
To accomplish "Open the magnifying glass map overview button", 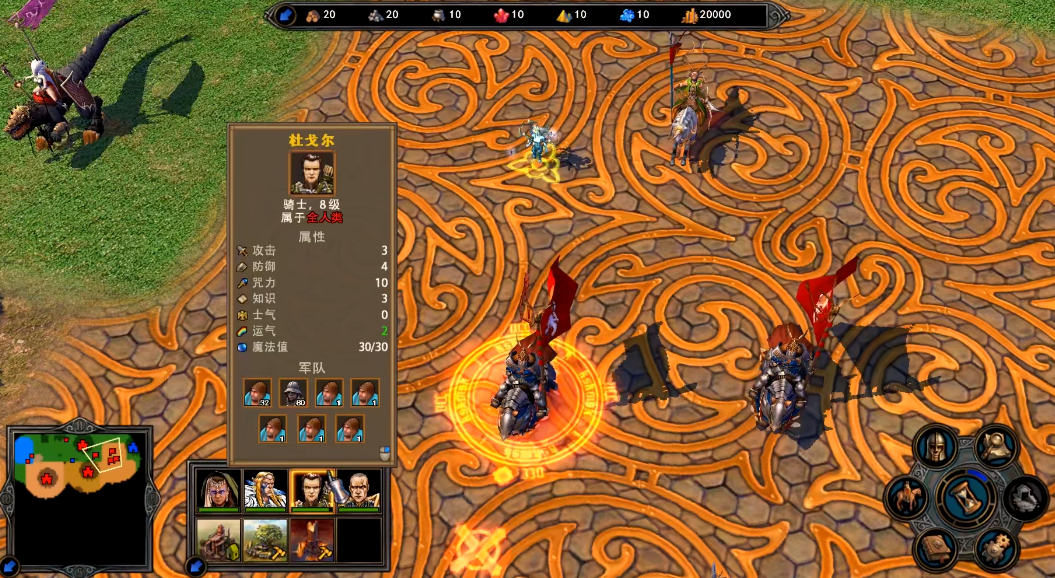I will click(x=997, y=446).
